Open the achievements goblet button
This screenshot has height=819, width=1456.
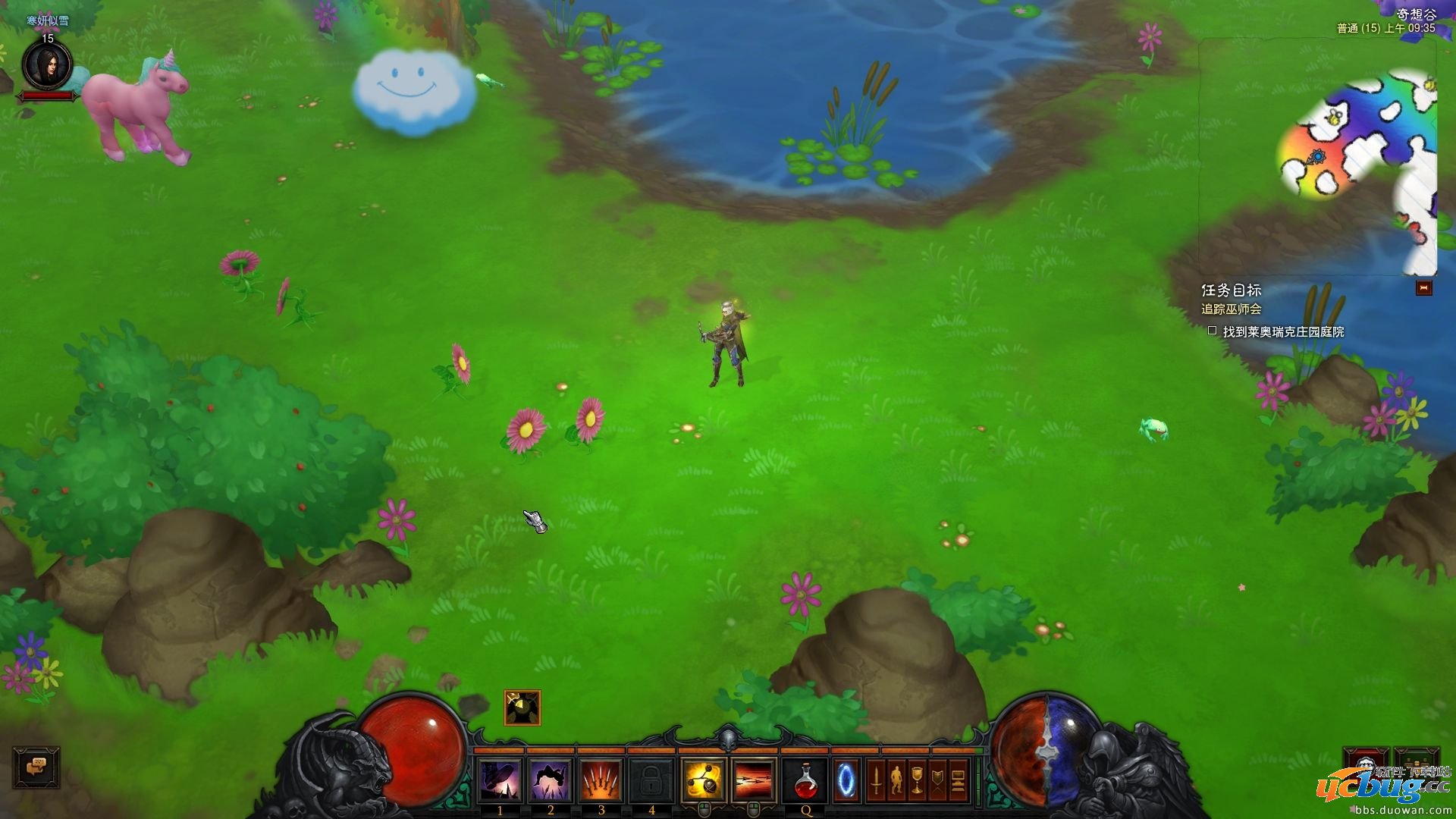click(917, 780)
